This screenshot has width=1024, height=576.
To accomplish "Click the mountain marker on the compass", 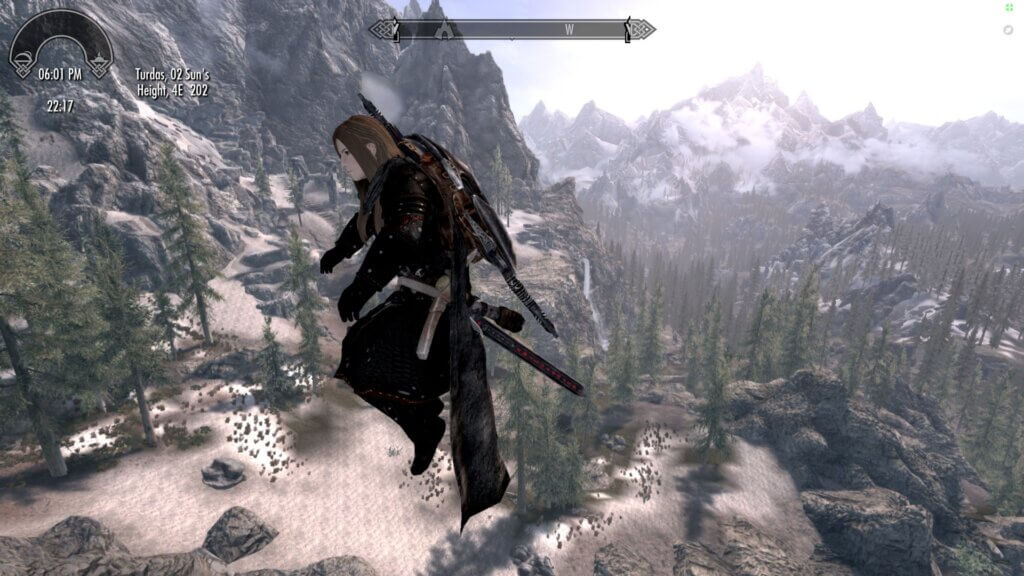I will point(444,30).
